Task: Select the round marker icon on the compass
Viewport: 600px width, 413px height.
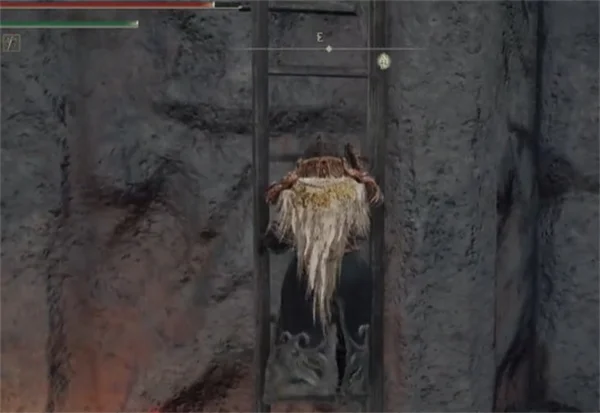Action: [x=383, y=62]
